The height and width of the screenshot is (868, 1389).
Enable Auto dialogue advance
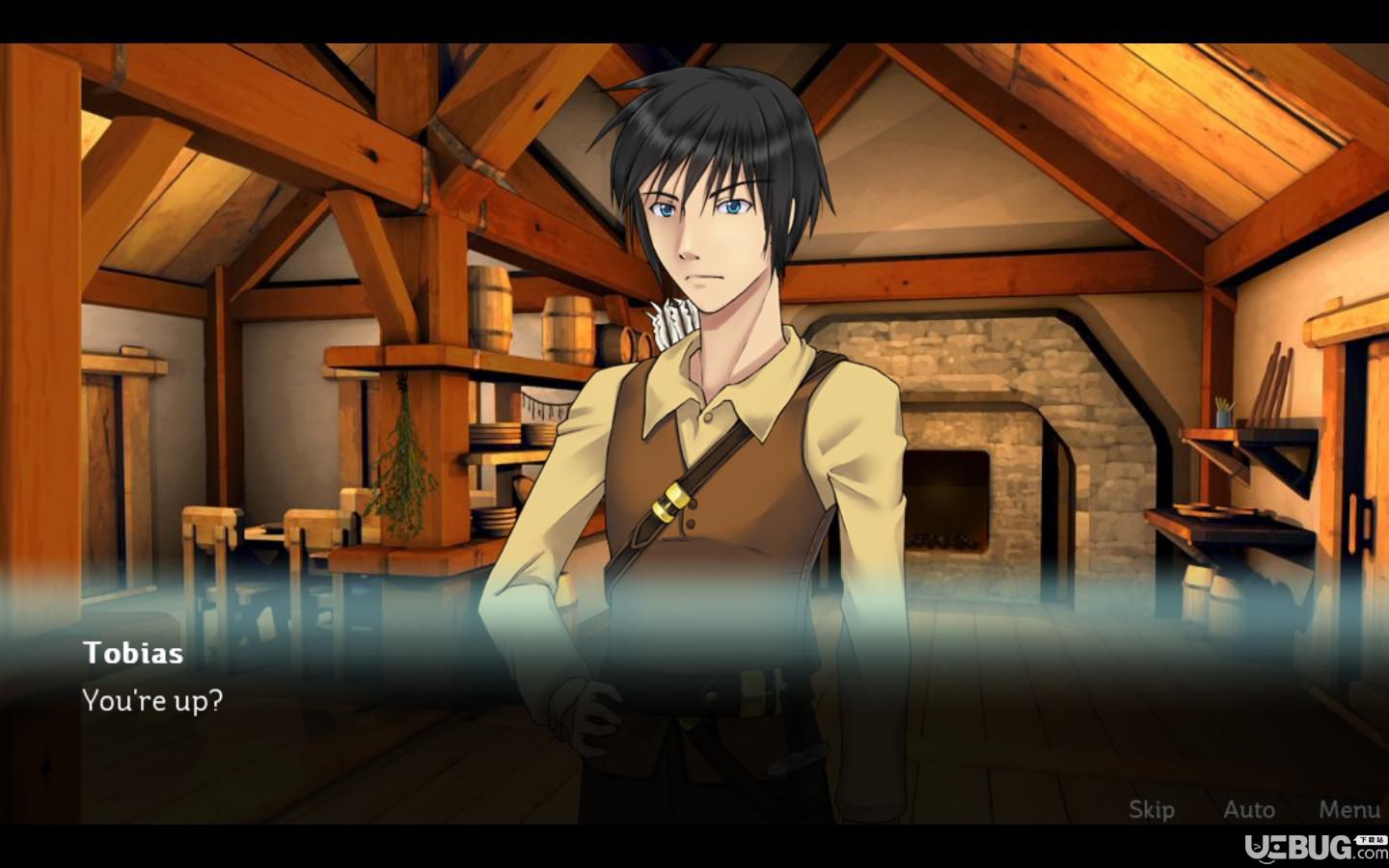pos(1248,809)
